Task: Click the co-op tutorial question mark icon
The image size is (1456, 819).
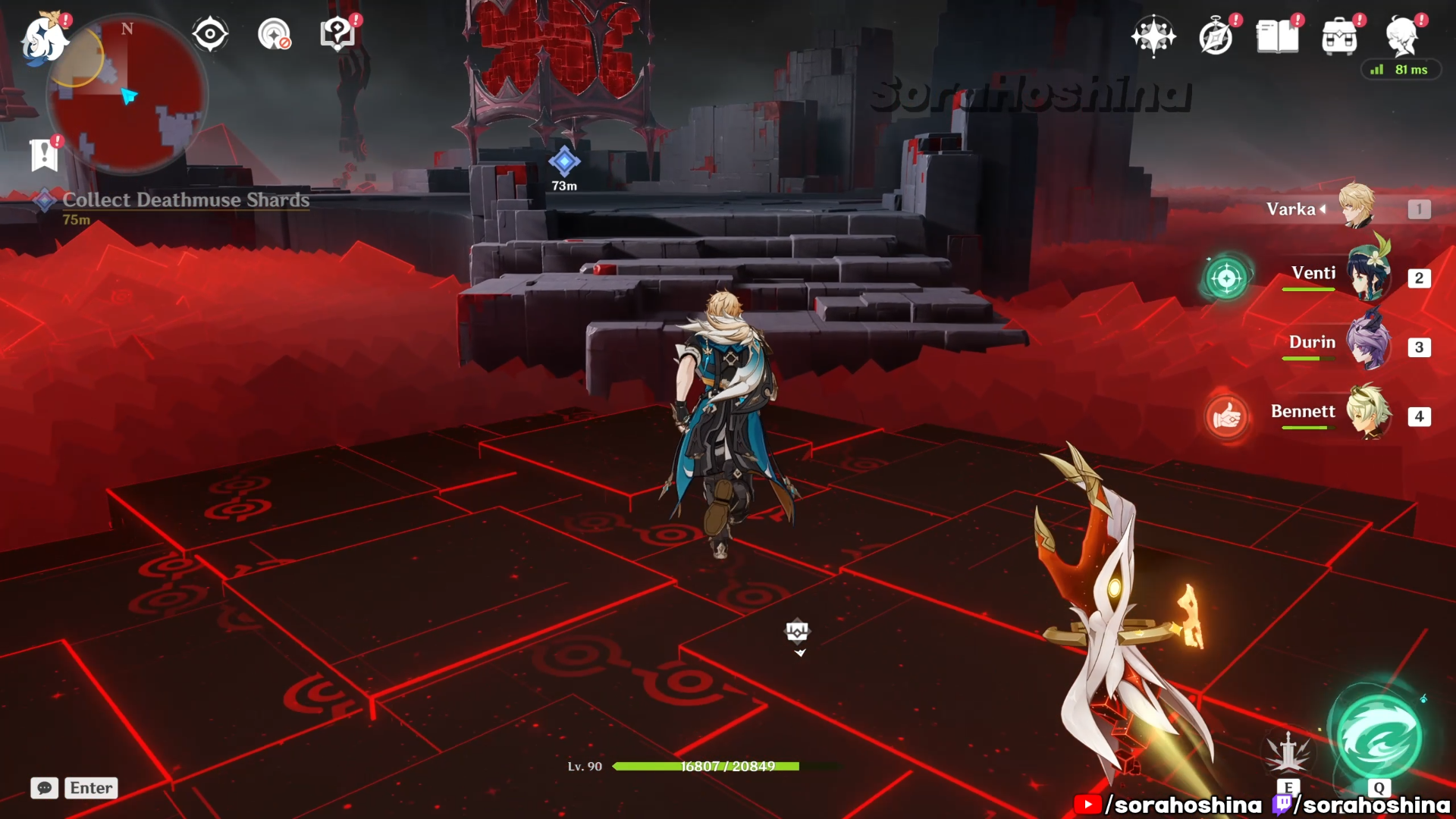Action: click(337, 34)
